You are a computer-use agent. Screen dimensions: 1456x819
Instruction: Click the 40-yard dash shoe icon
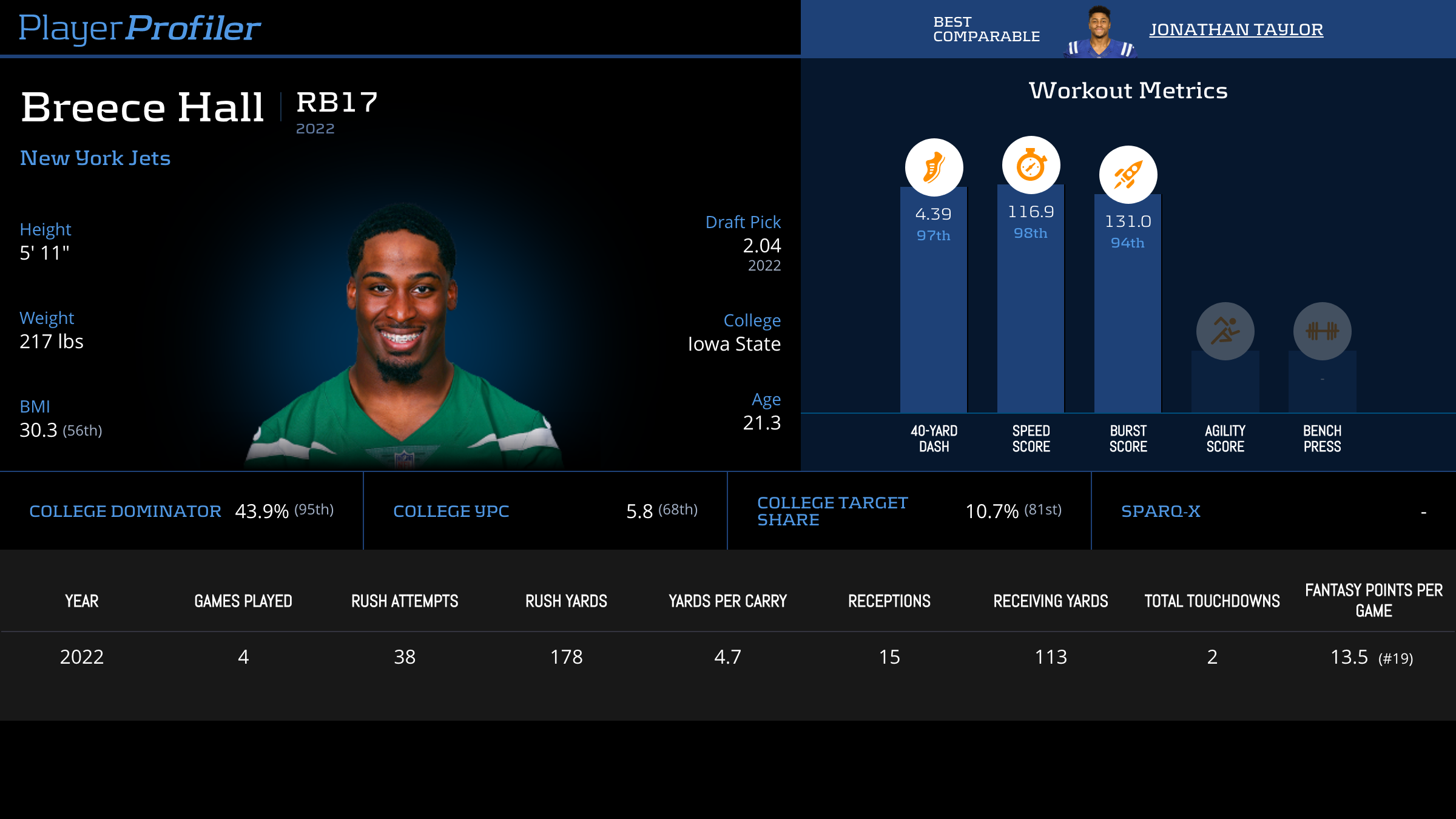tap(934, 167)
